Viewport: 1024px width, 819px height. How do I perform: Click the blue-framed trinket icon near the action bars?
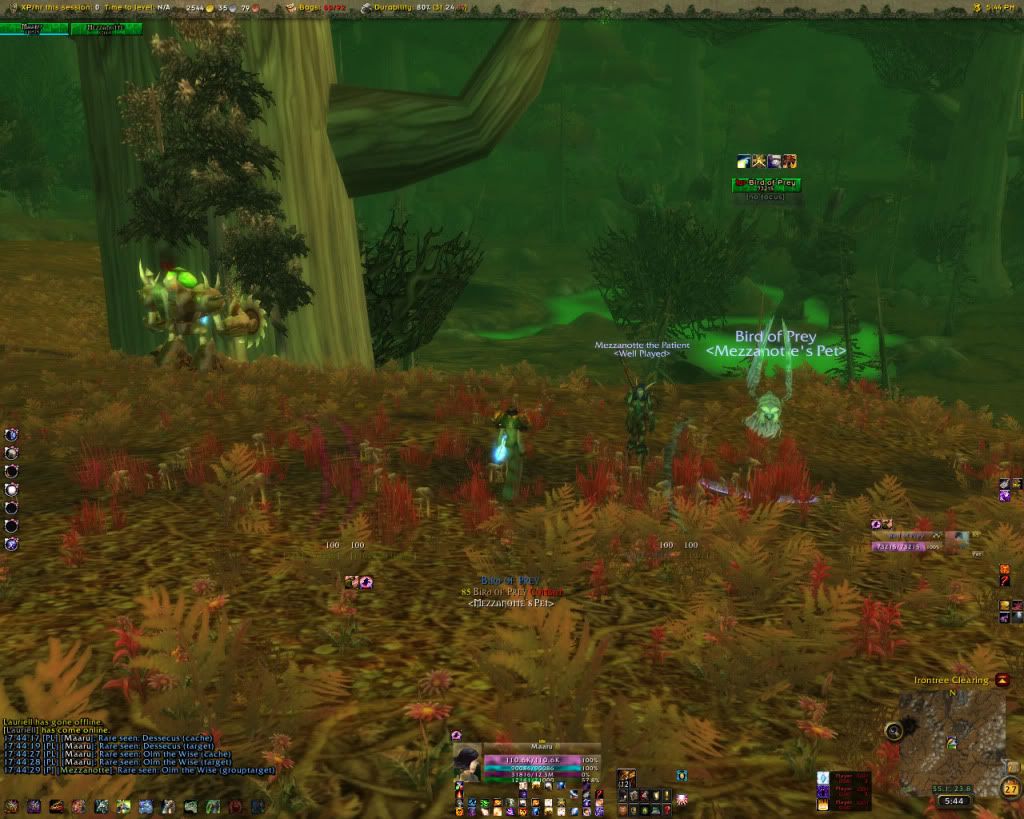click(x=681, y=775)
